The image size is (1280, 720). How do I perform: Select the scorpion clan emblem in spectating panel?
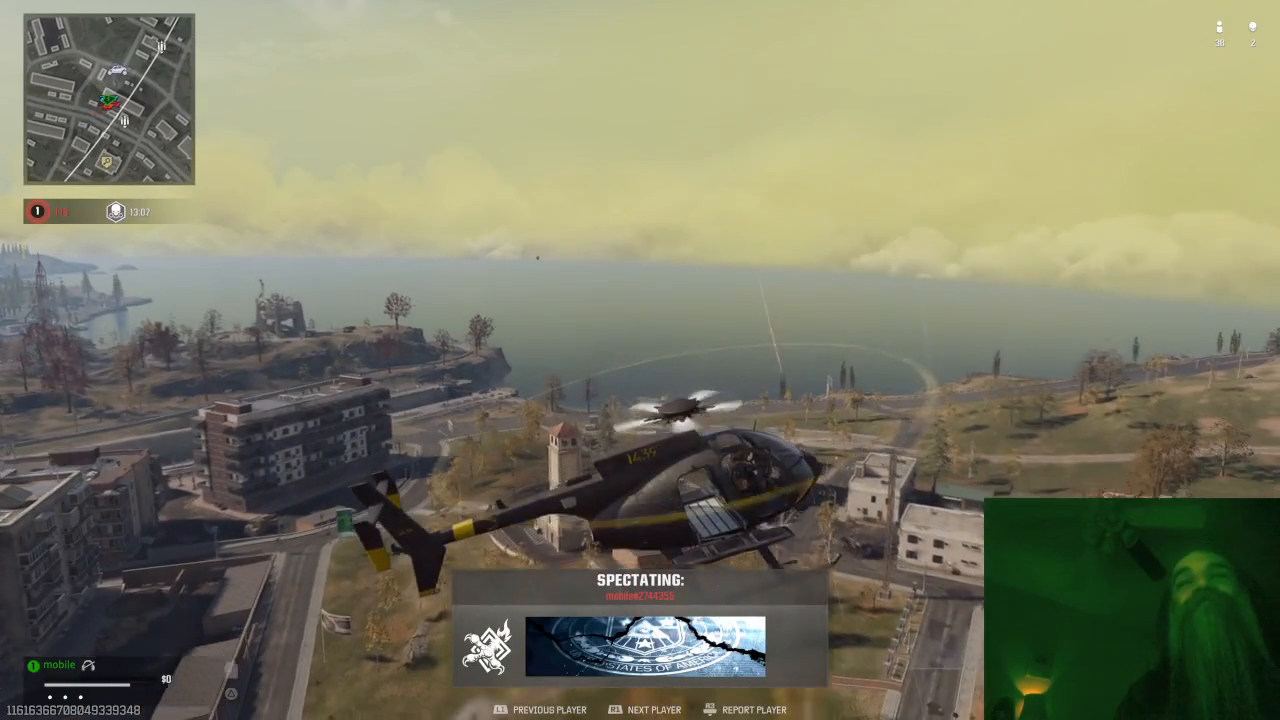(489, 646)
